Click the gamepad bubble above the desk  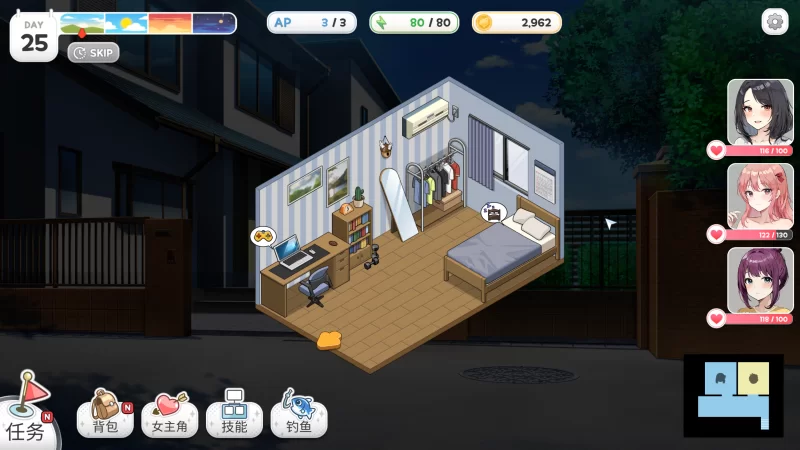click(x=262, y=237)
